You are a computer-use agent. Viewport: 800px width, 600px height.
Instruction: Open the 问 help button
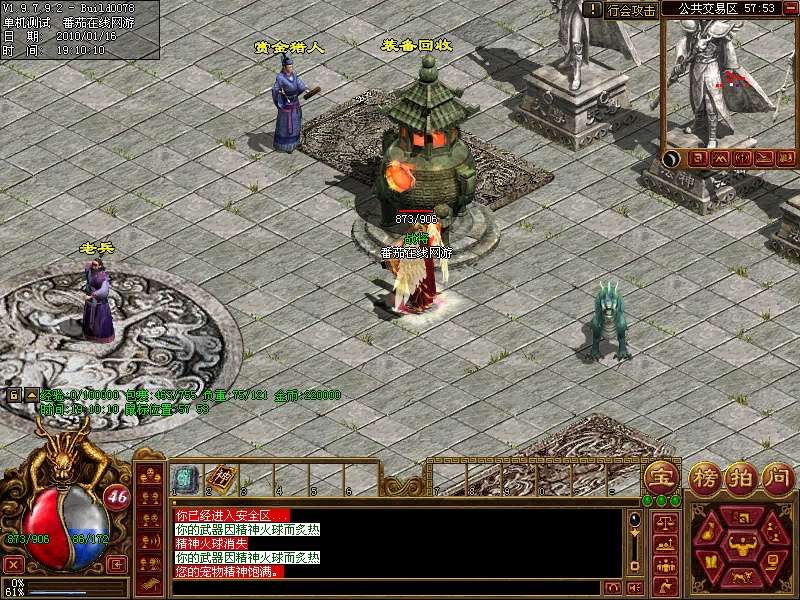pyautogui.click(x=776, y=477)
